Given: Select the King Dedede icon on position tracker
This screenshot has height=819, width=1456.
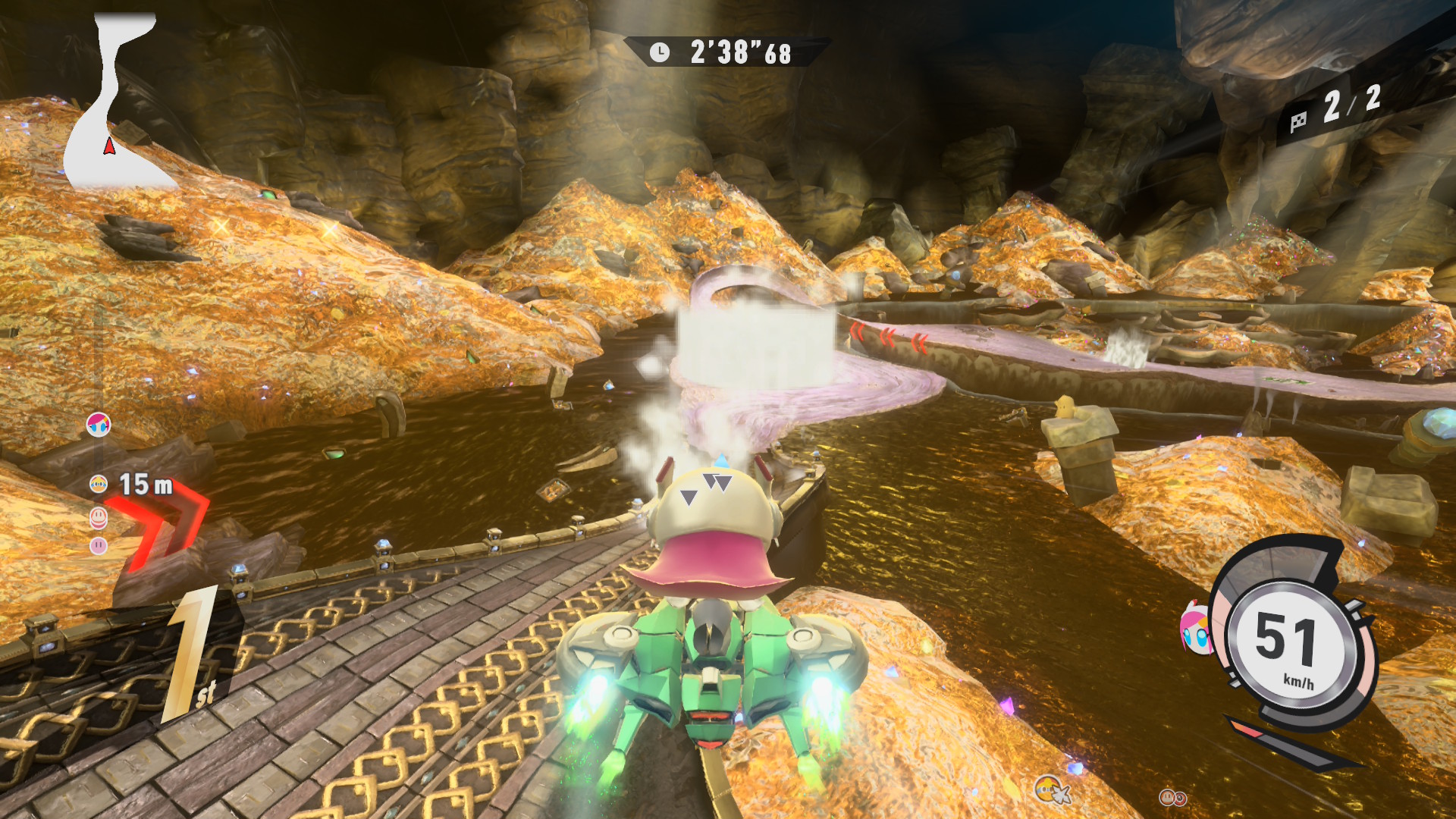Looking at the screenshot, I should tap(99, 484).
